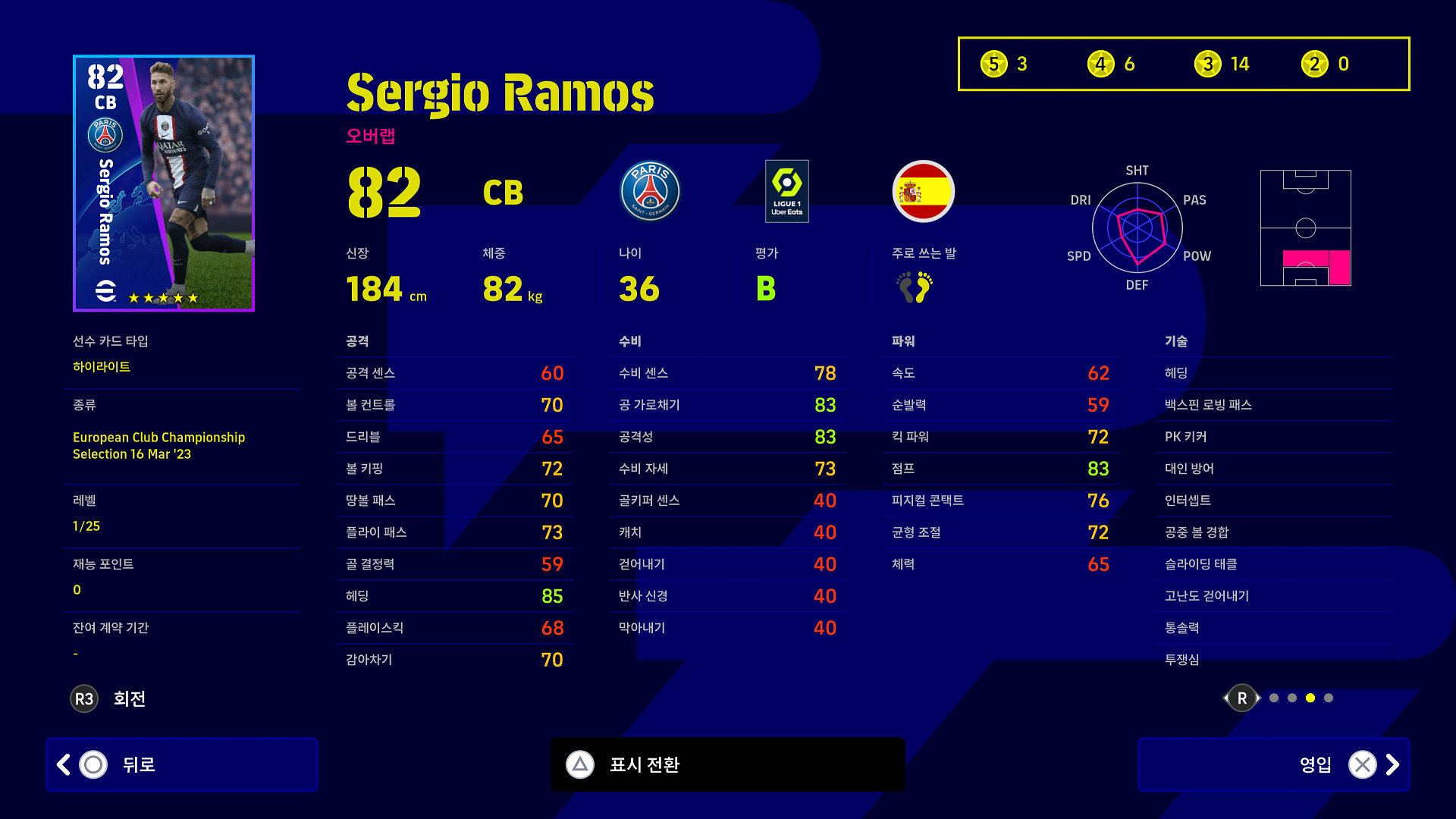This screenshot has width=1456, height=819.
Task: Open the first page indicator dot
Action: (1274, 698)
